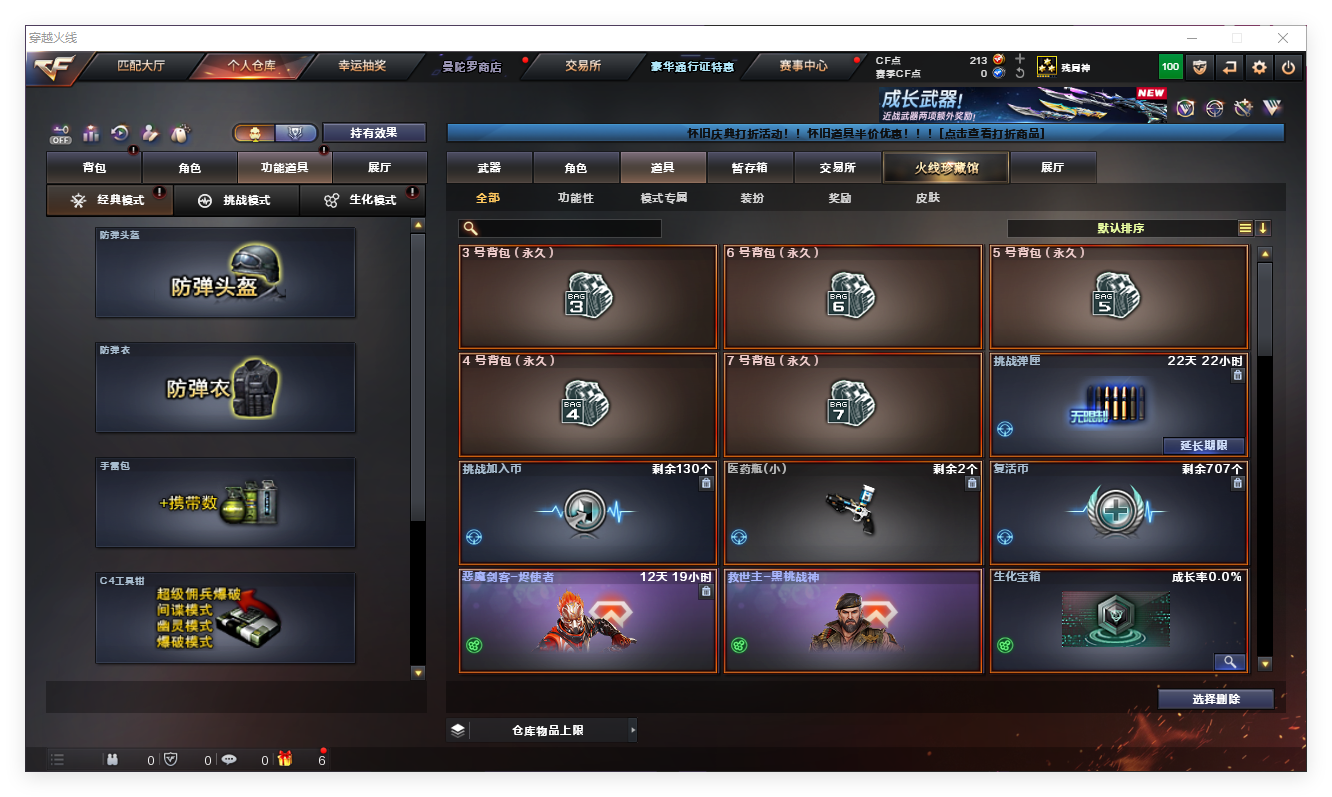Select the 背包 loadout tab
The width and height of the screenshot is (1332, 797).
click(94, 168)
